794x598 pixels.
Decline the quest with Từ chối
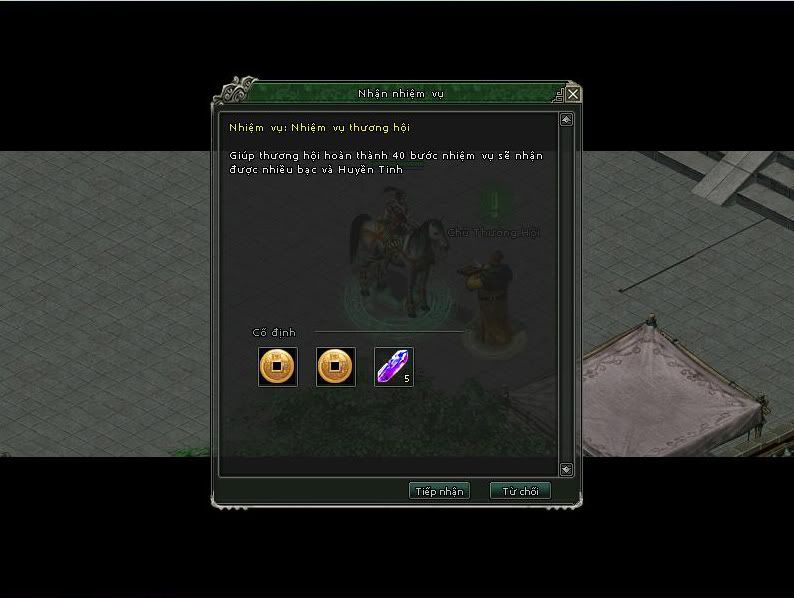520,491
